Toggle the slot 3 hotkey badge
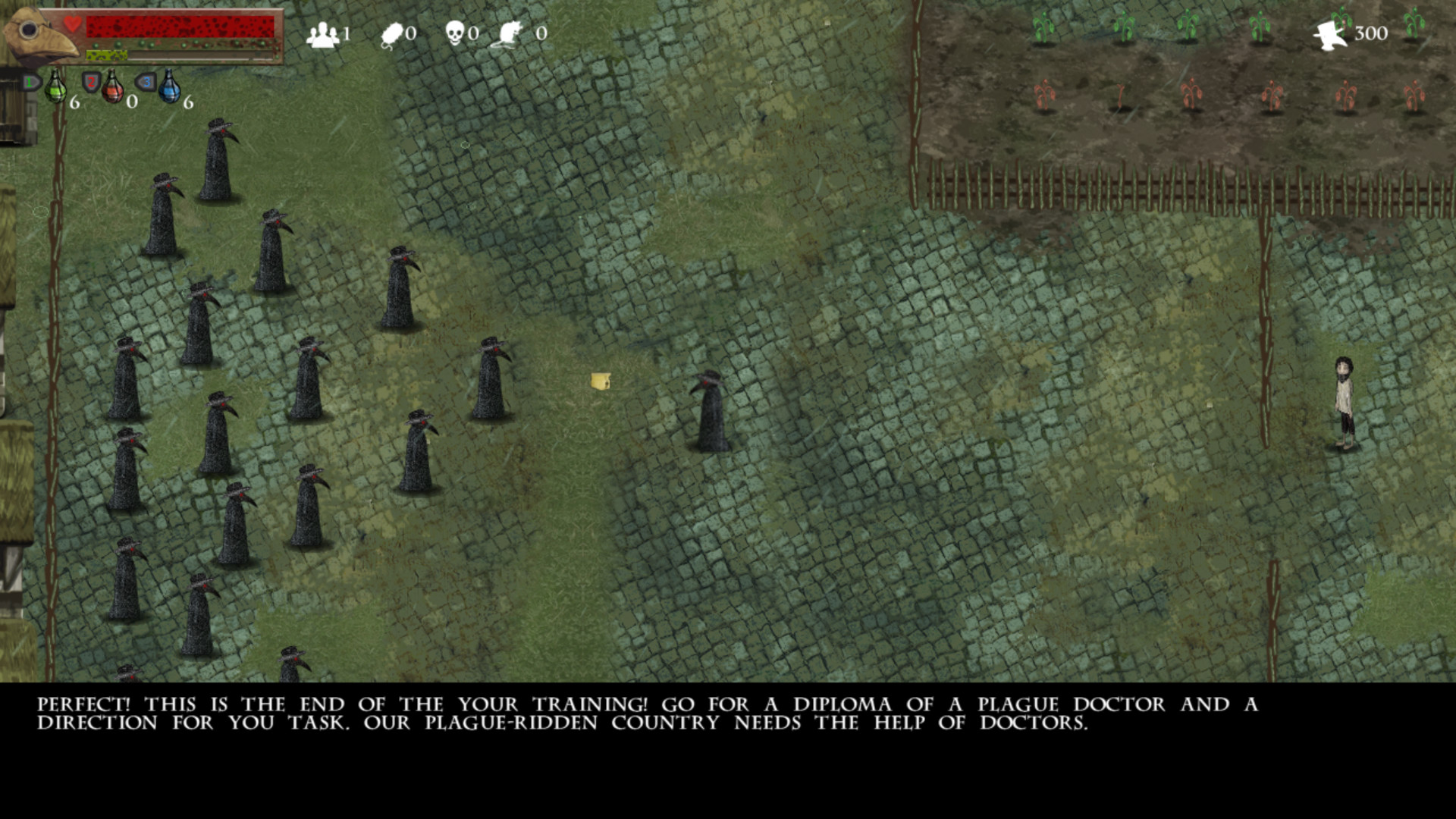 (148, 82)
